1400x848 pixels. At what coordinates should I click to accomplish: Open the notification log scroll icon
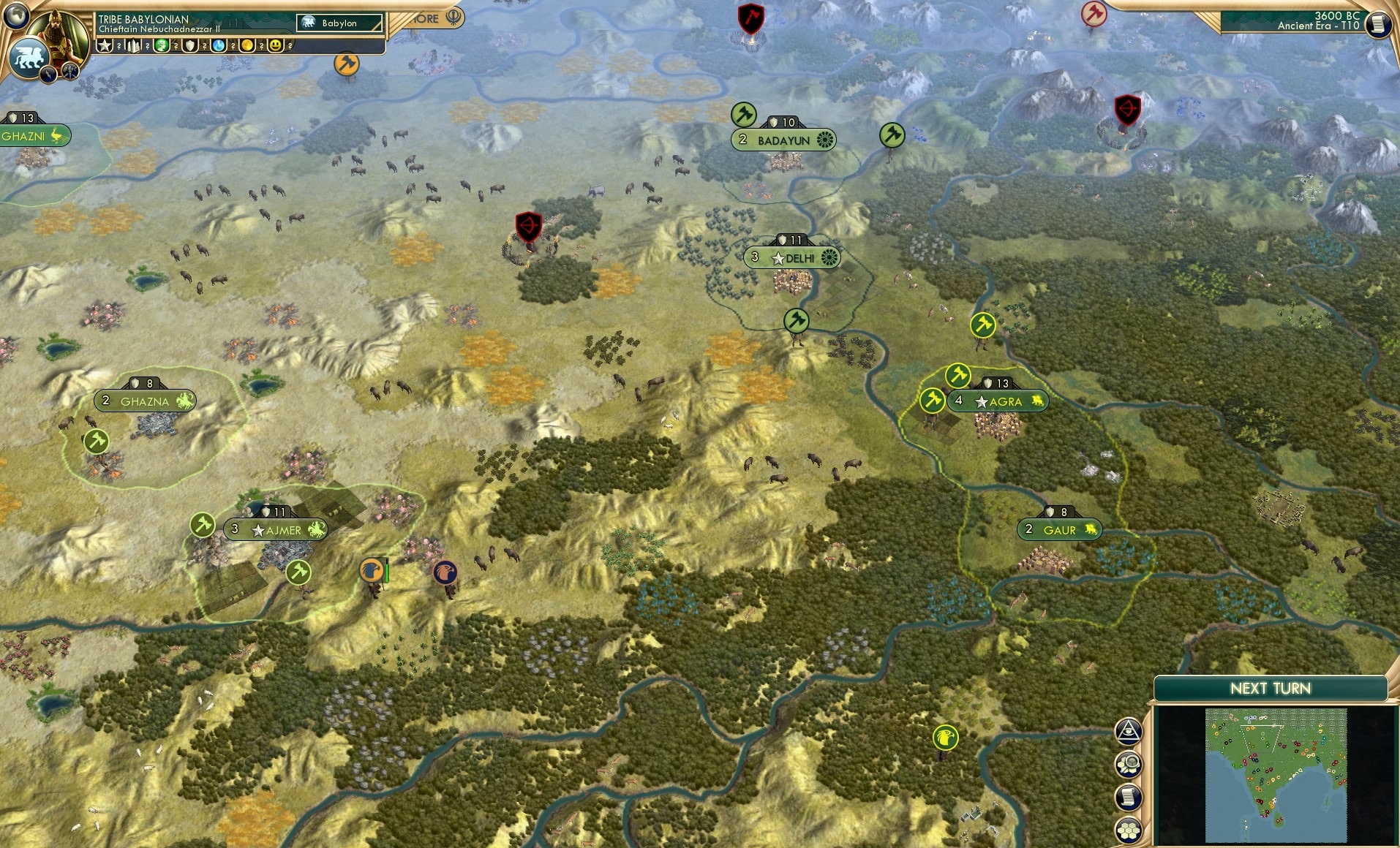(x=1129, y=797)
